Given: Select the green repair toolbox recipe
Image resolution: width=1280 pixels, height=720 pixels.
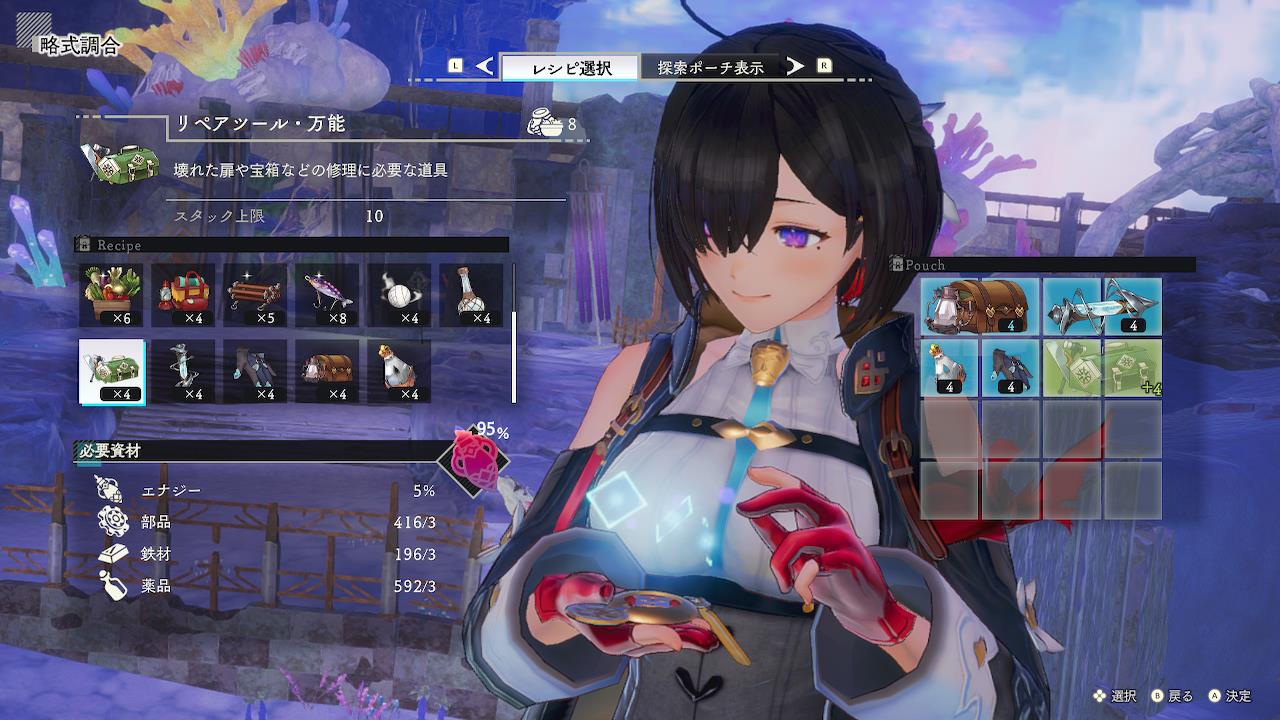Looking at the screenshot, I should pyautogui.click(x=112, y=371).
